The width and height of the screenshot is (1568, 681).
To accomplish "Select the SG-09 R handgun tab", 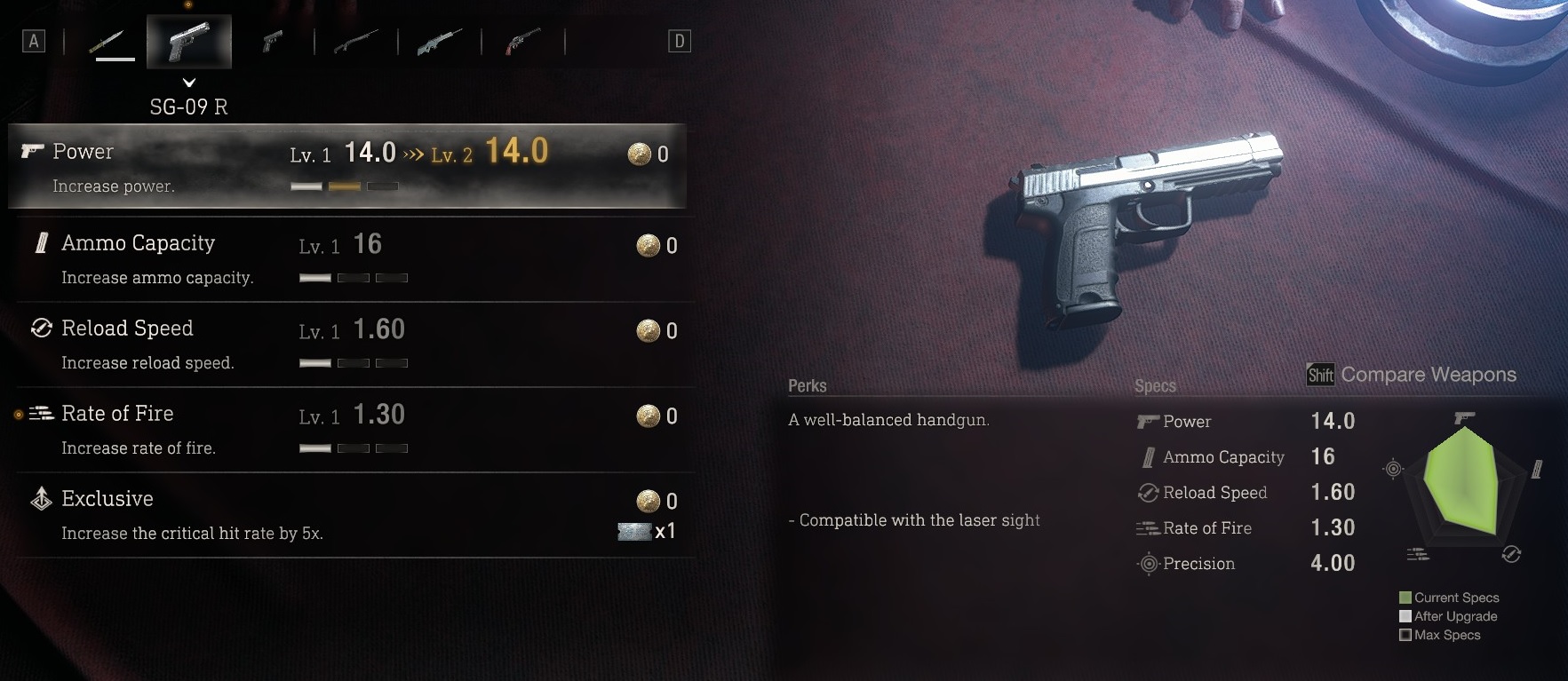I will (x=189, y=42).
